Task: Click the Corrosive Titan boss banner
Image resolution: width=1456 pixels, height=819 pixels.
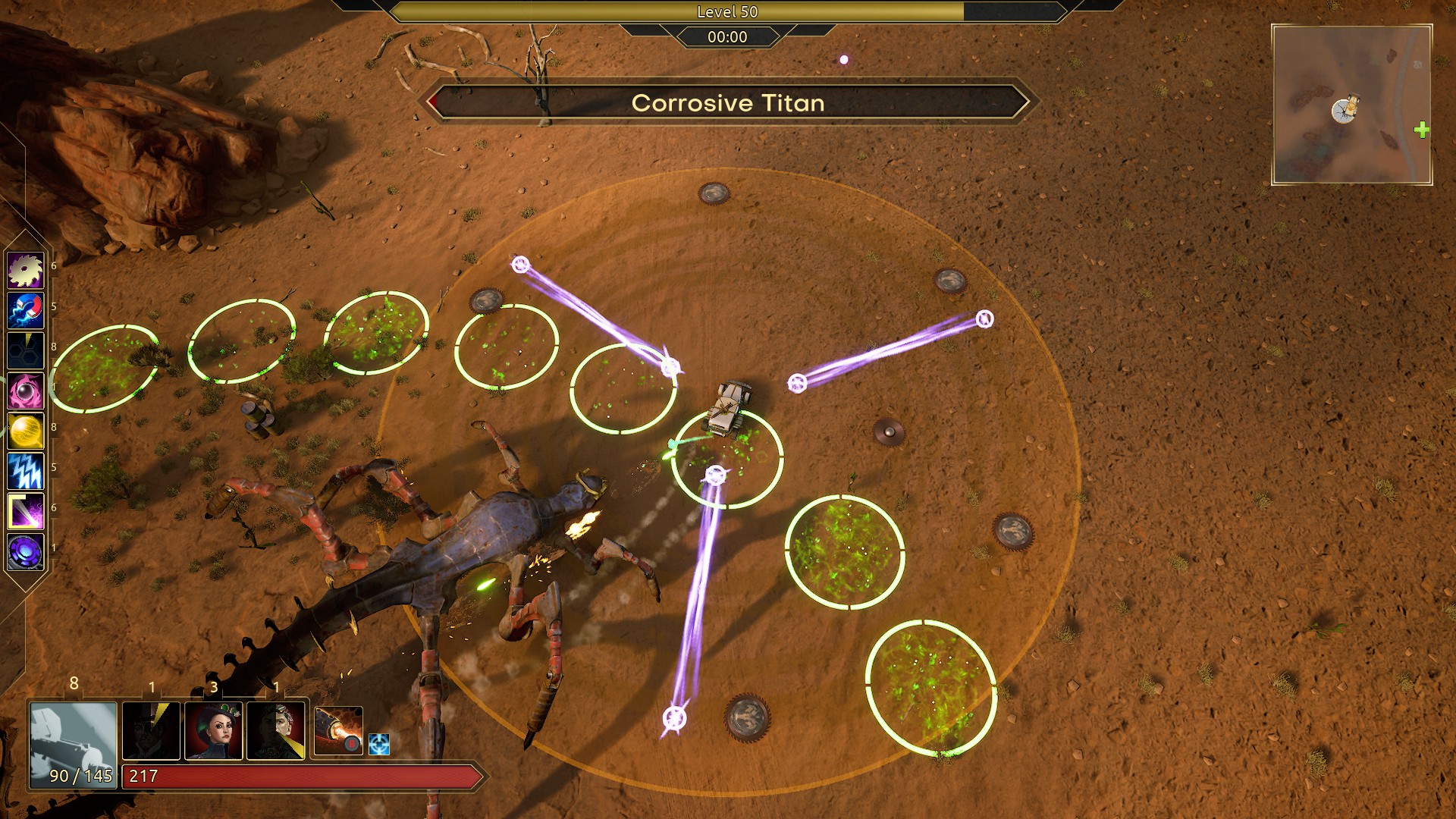Action: coord(728,103)
